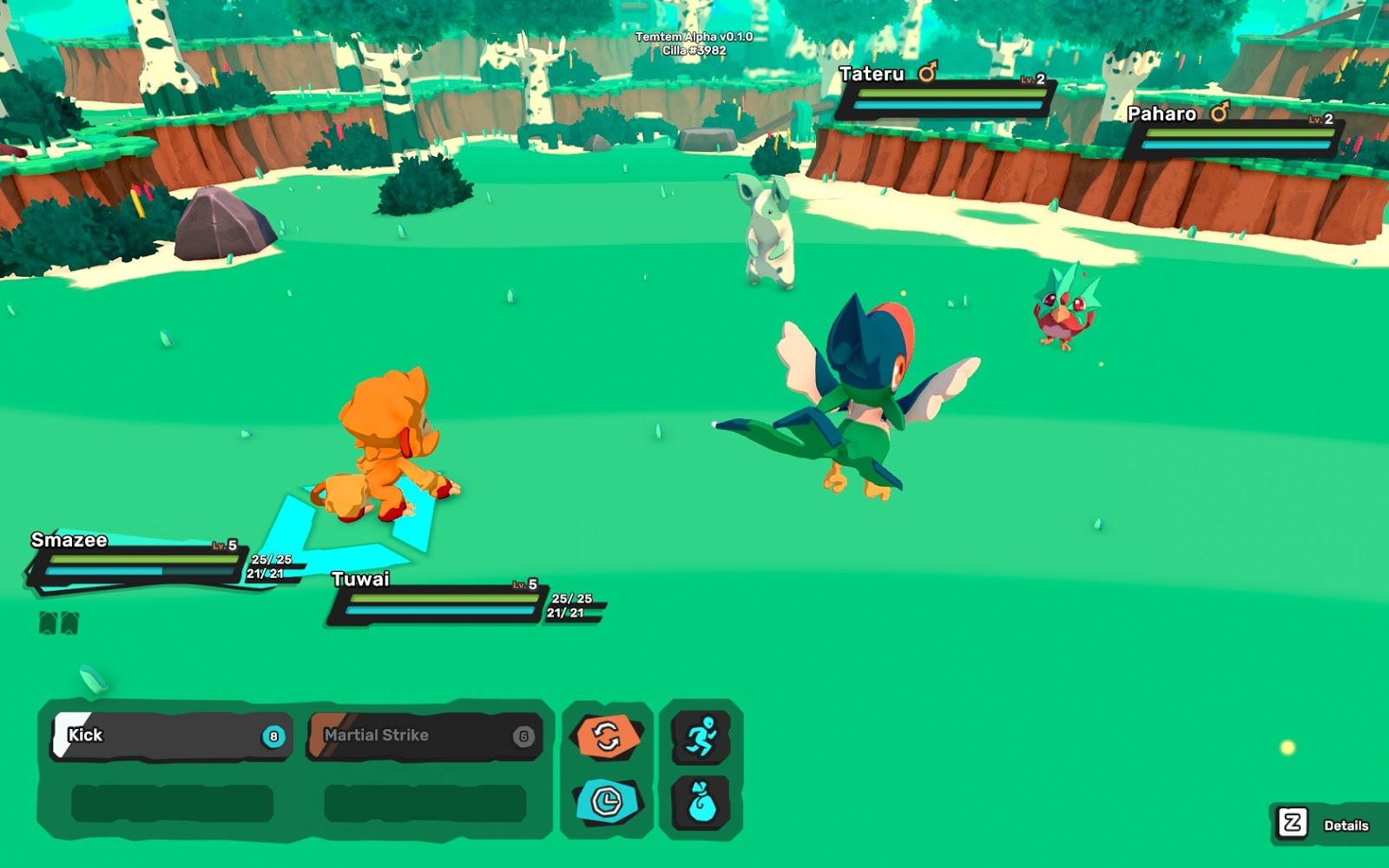Select the Kick technique
The width and height of the screenshot is (1389, 868).
pos(171,736)
